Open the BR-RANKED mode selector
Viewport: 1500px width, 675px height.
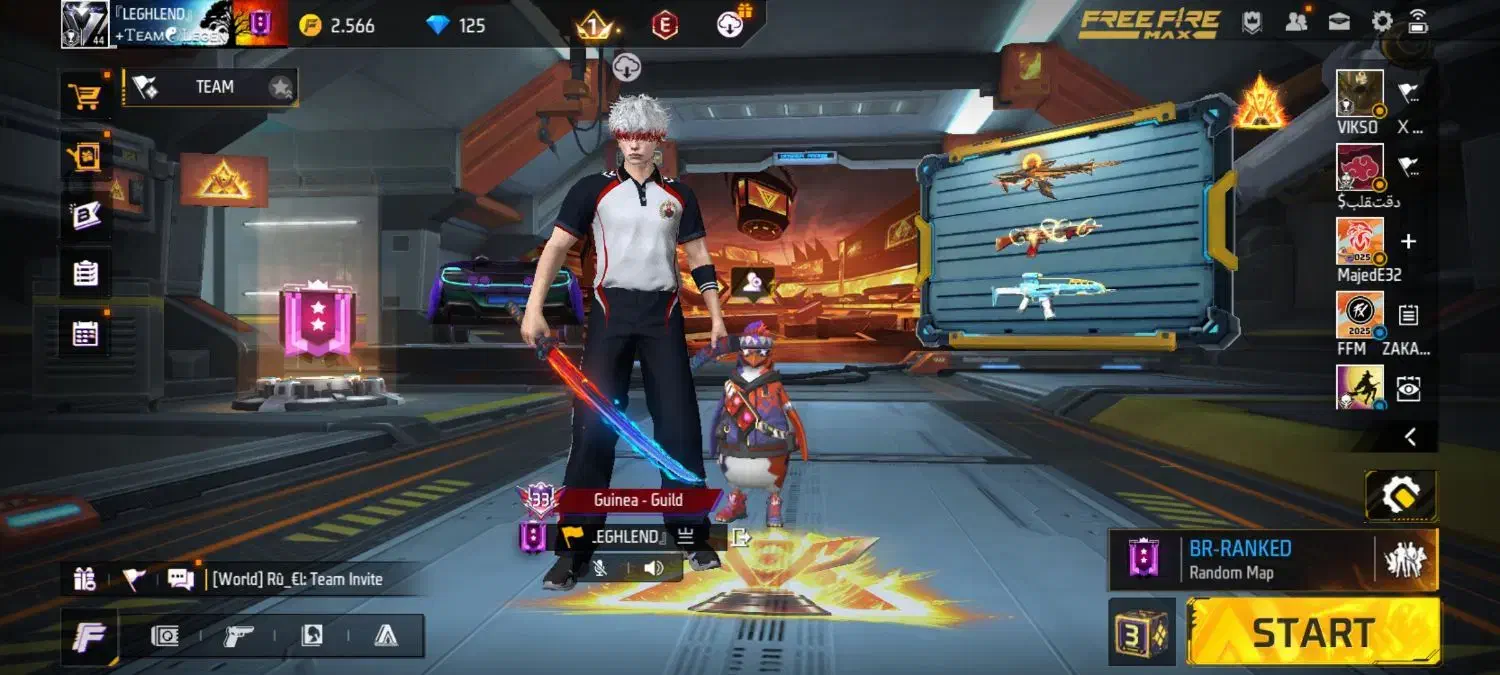(x=1240, y=560)
